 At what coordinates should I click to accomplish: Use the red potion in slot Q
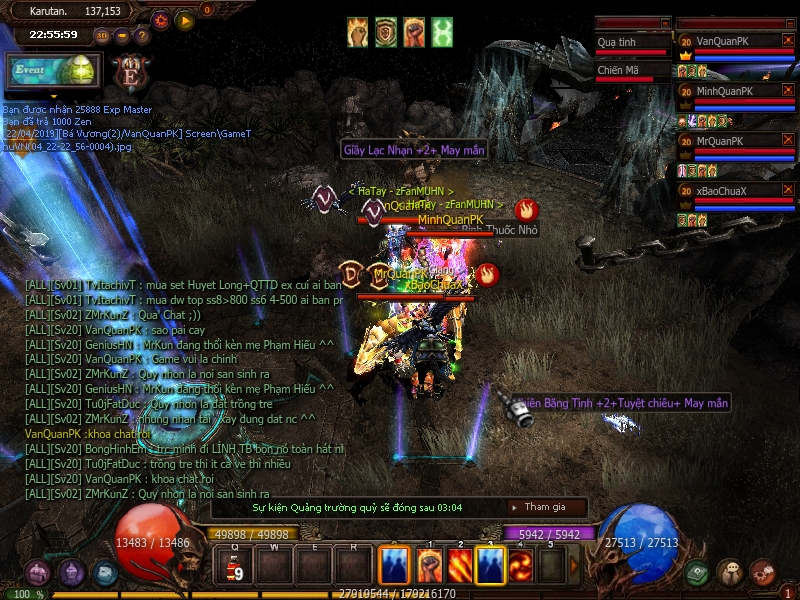click(236, 566)
